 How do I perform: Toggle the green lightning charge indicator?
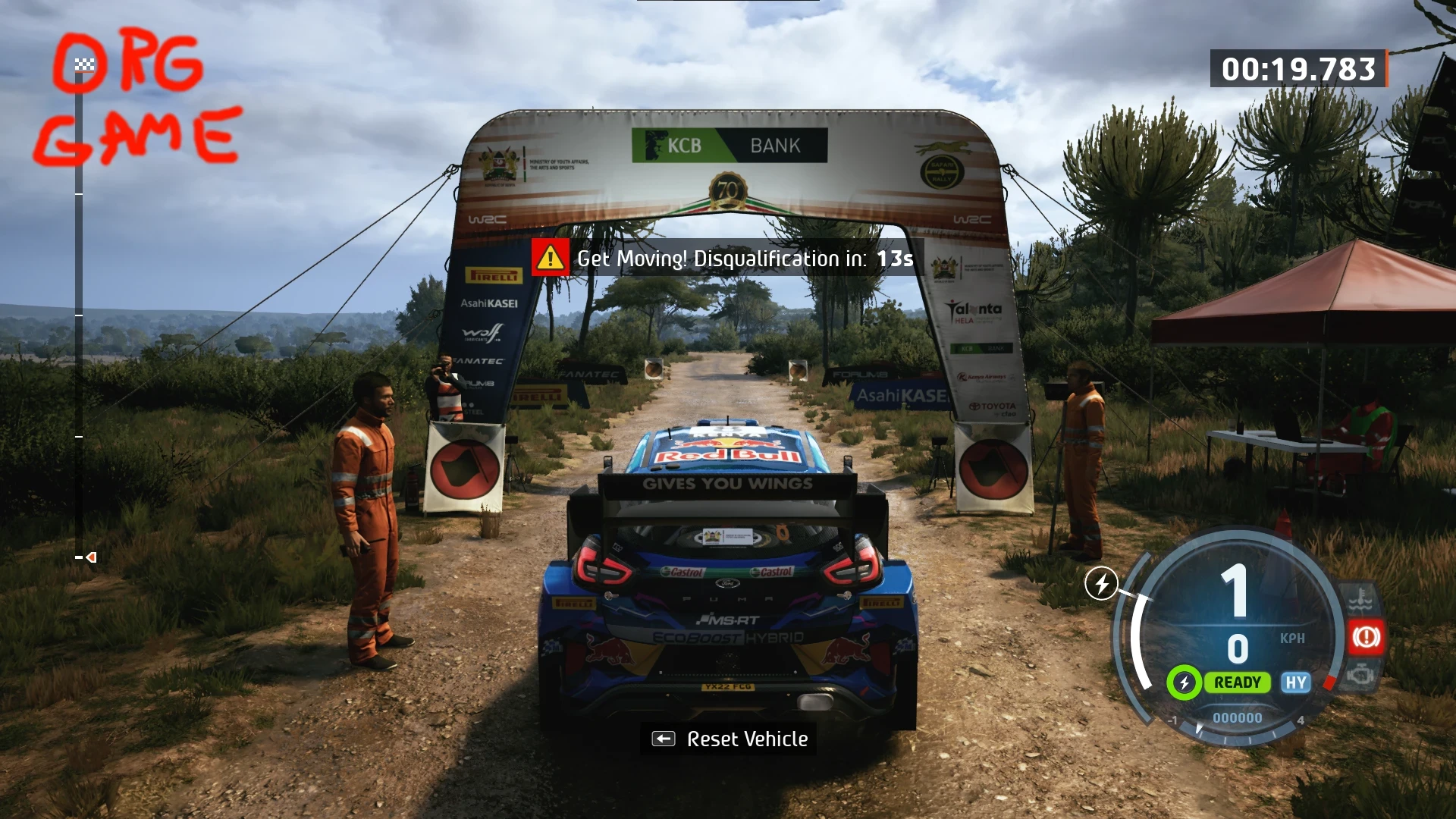(x=1184, y=682)
